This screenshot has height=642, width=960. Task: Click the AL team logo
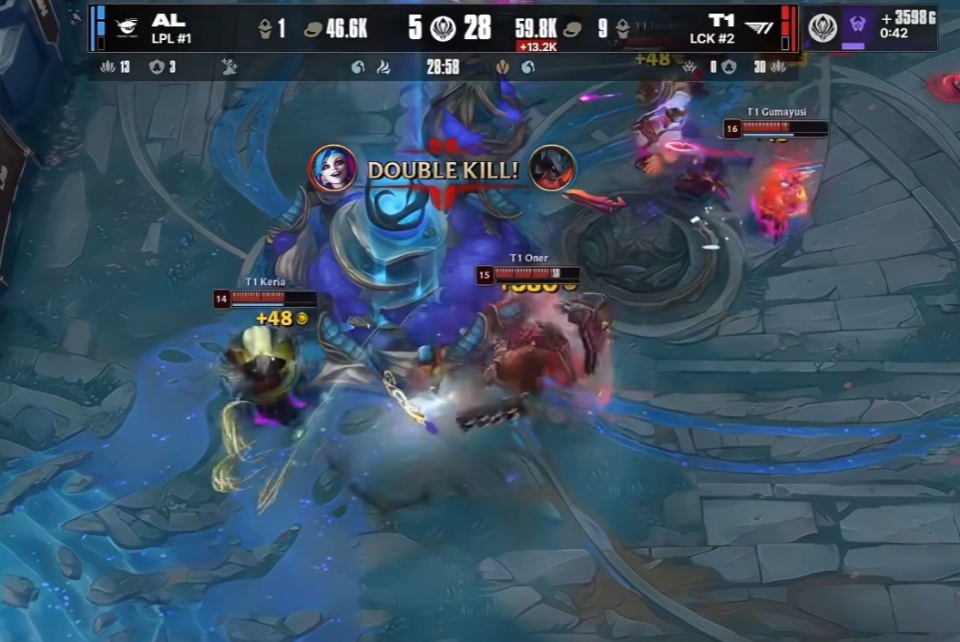pos(127,28)
